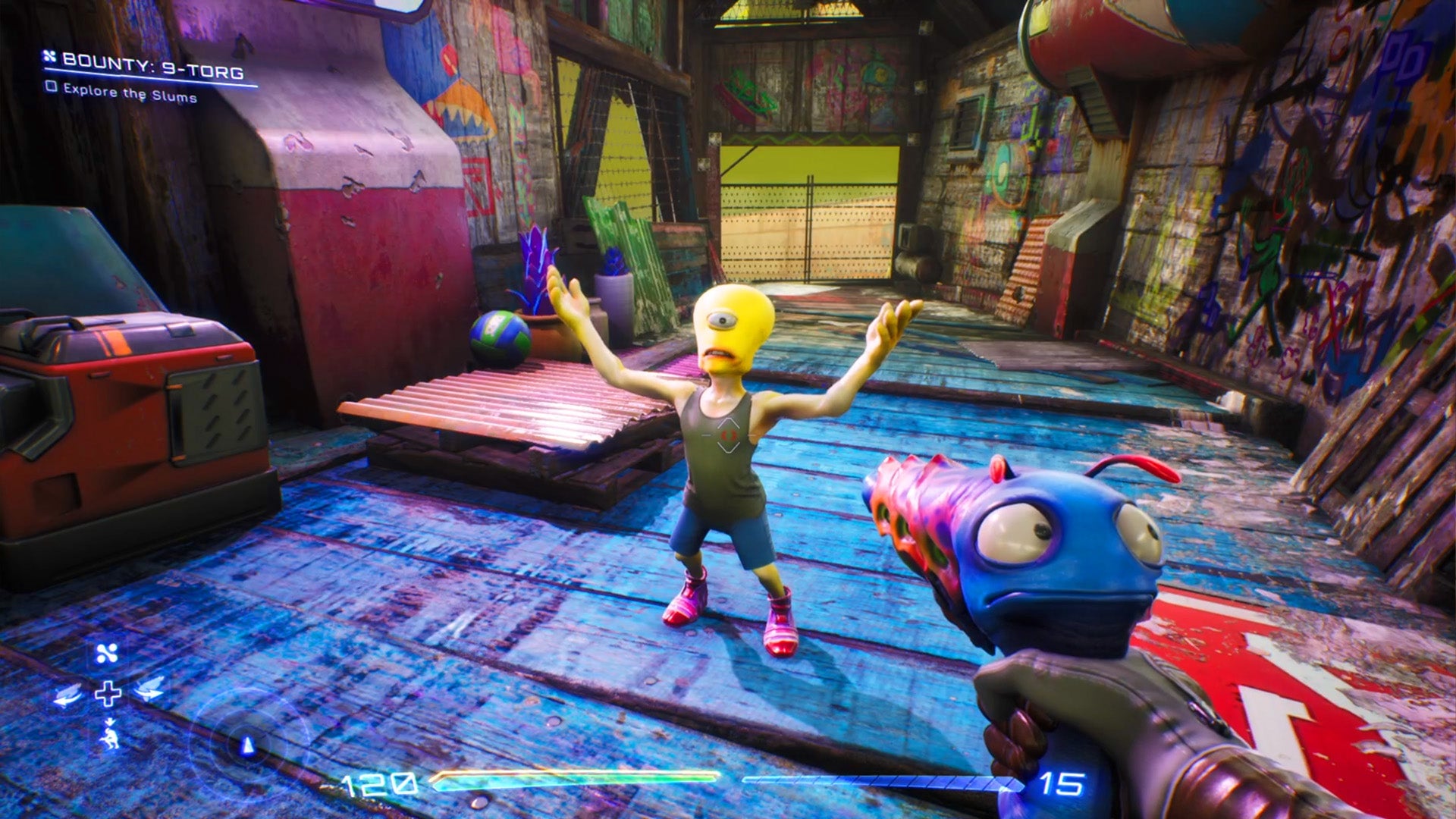Select the right weapon-swap arrow icon
The image size is (1456, 819).
[x=149, y=689]
